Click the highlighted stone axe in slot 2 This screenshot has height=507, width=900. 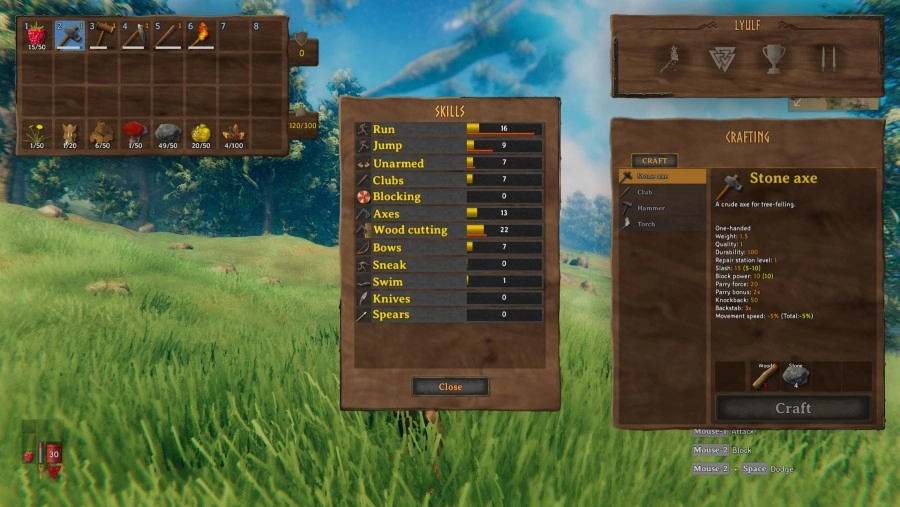[69, 34]
